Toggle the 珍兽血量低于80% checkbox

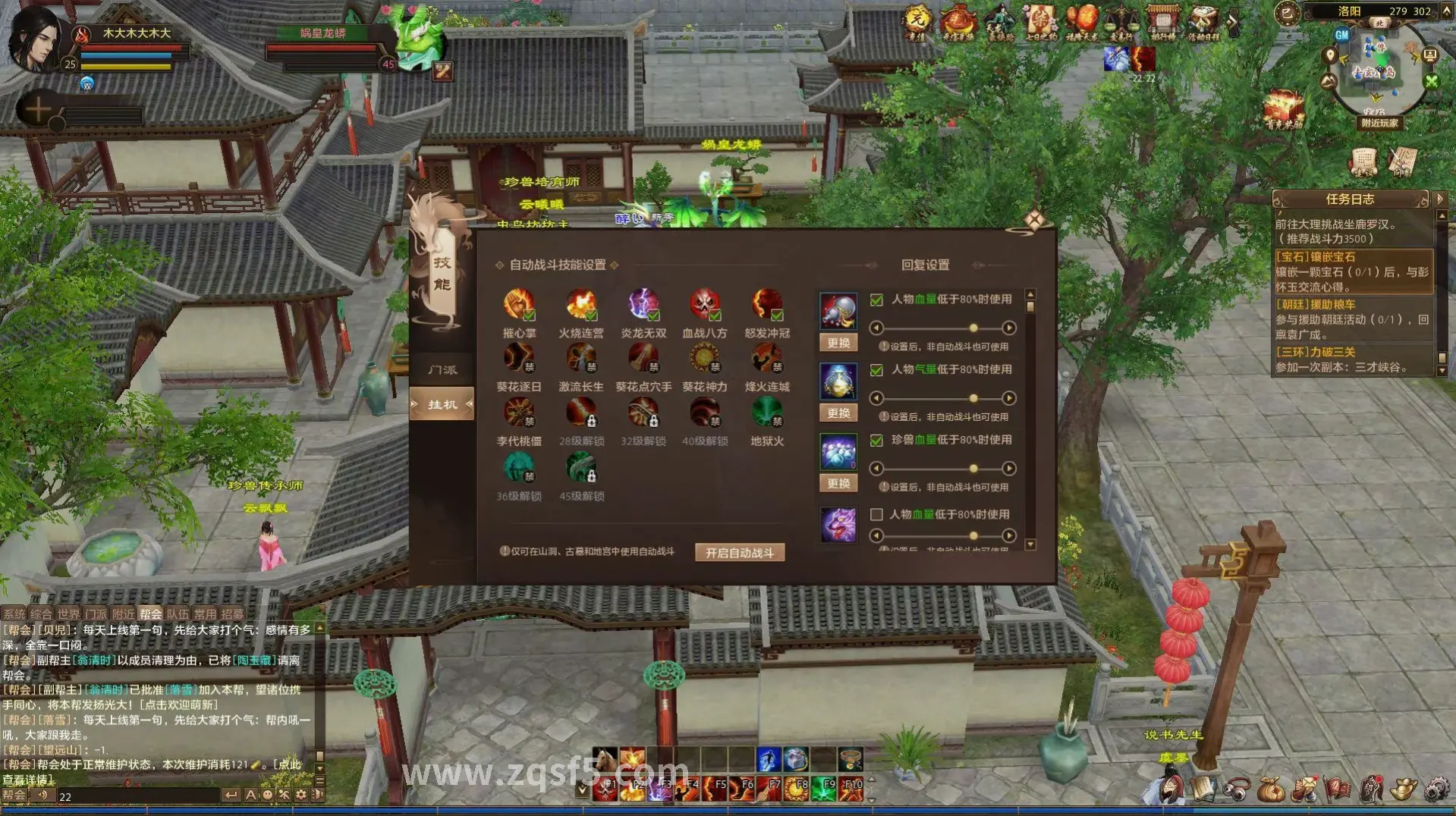[876, 441]
